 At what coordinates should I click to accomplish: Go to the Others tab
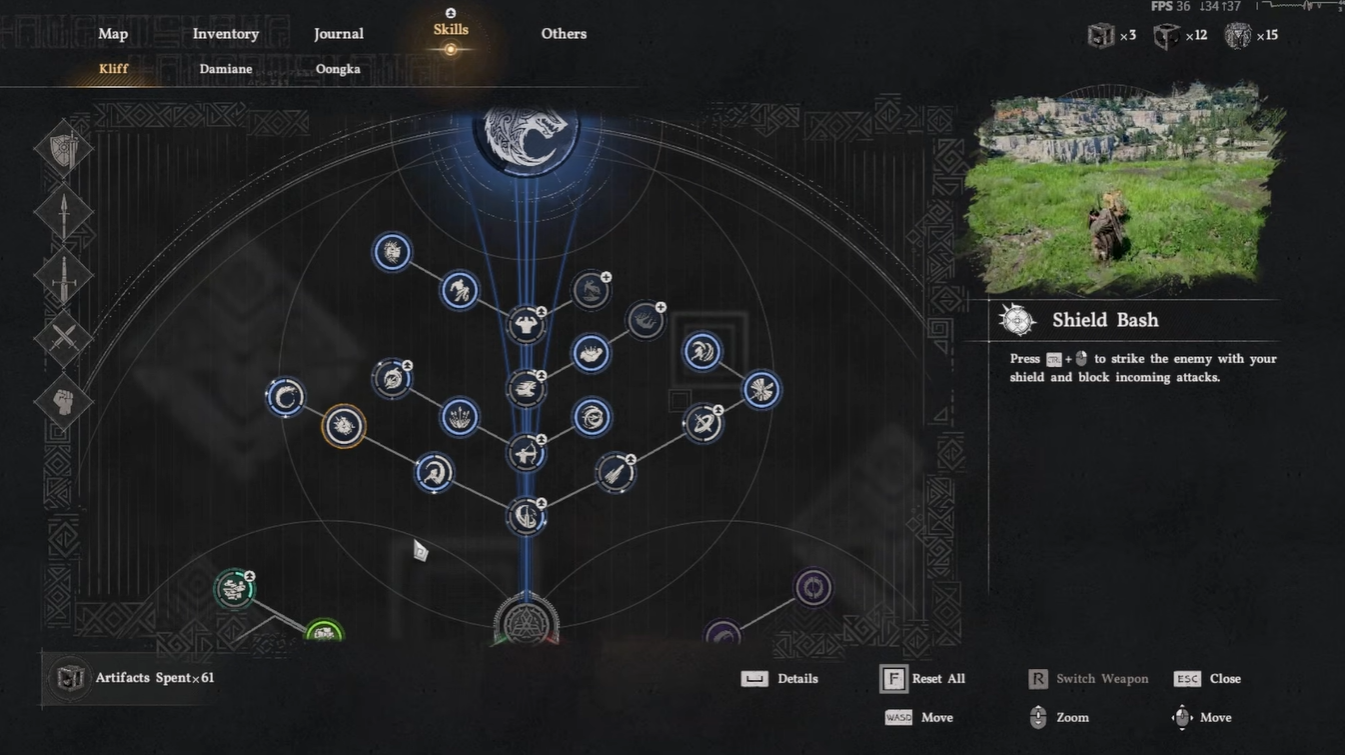(x=564, y=34)
